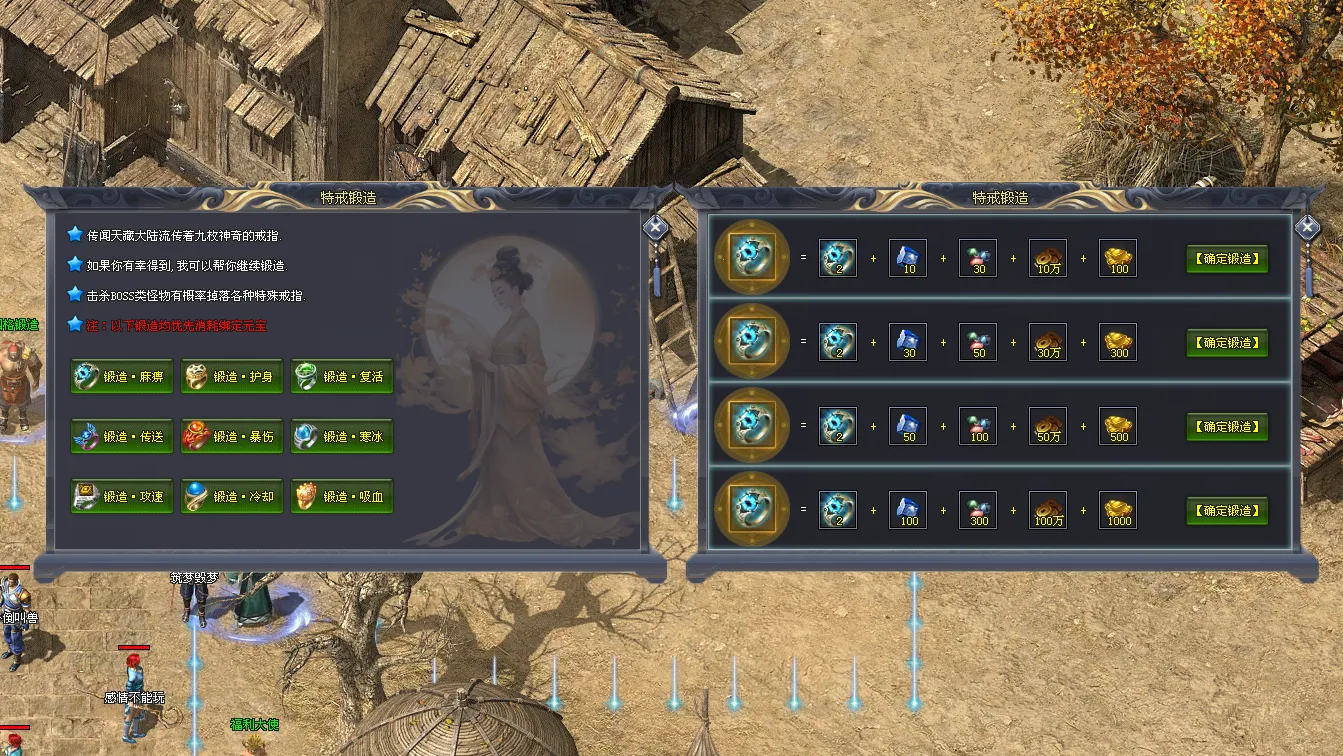1343x756 pixels.
Task: Select the 锻造·麻痹 forge option
Action: [x=122, y=377]
